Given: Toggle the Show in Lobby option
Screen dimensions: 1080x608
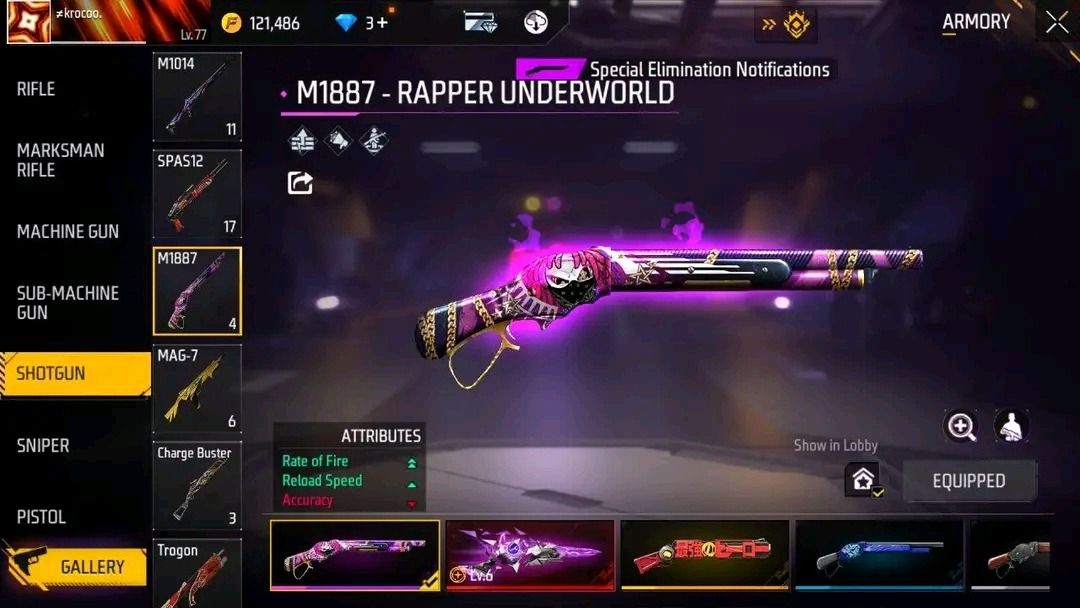Looking at the screenshot, I should [x=862, y=480].
